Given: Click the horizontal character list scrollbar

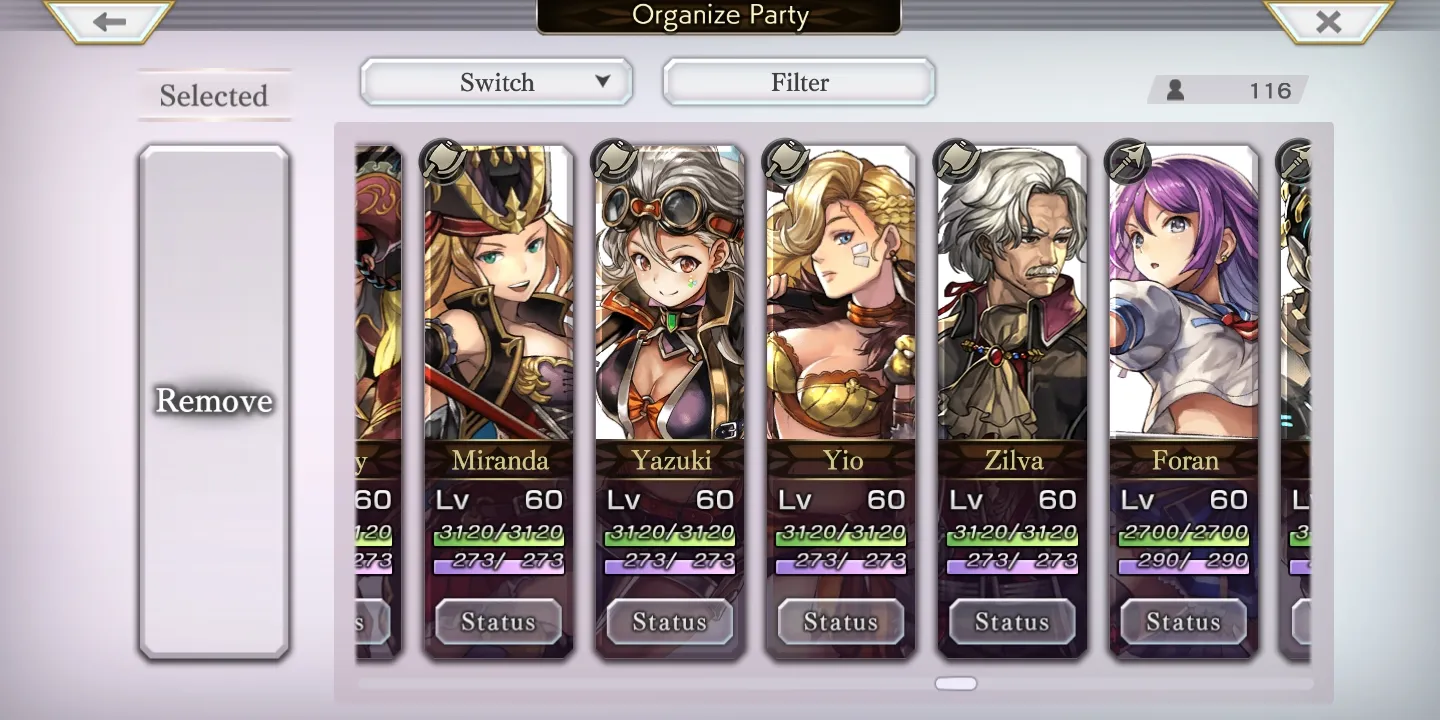Looking at the screenshot, I should pos(956,684).
